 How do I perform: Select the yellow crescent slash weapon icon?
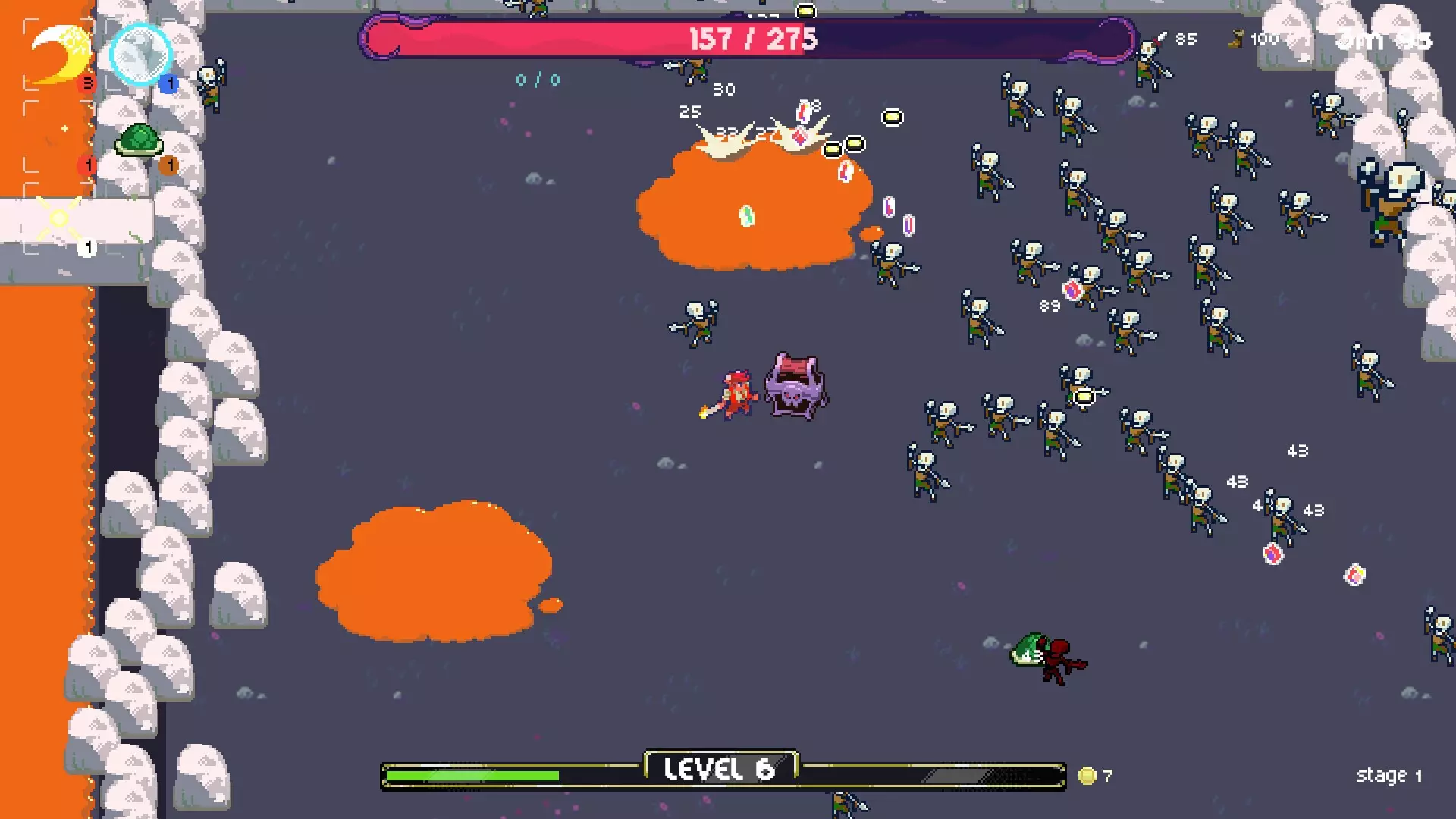[59, 53]
